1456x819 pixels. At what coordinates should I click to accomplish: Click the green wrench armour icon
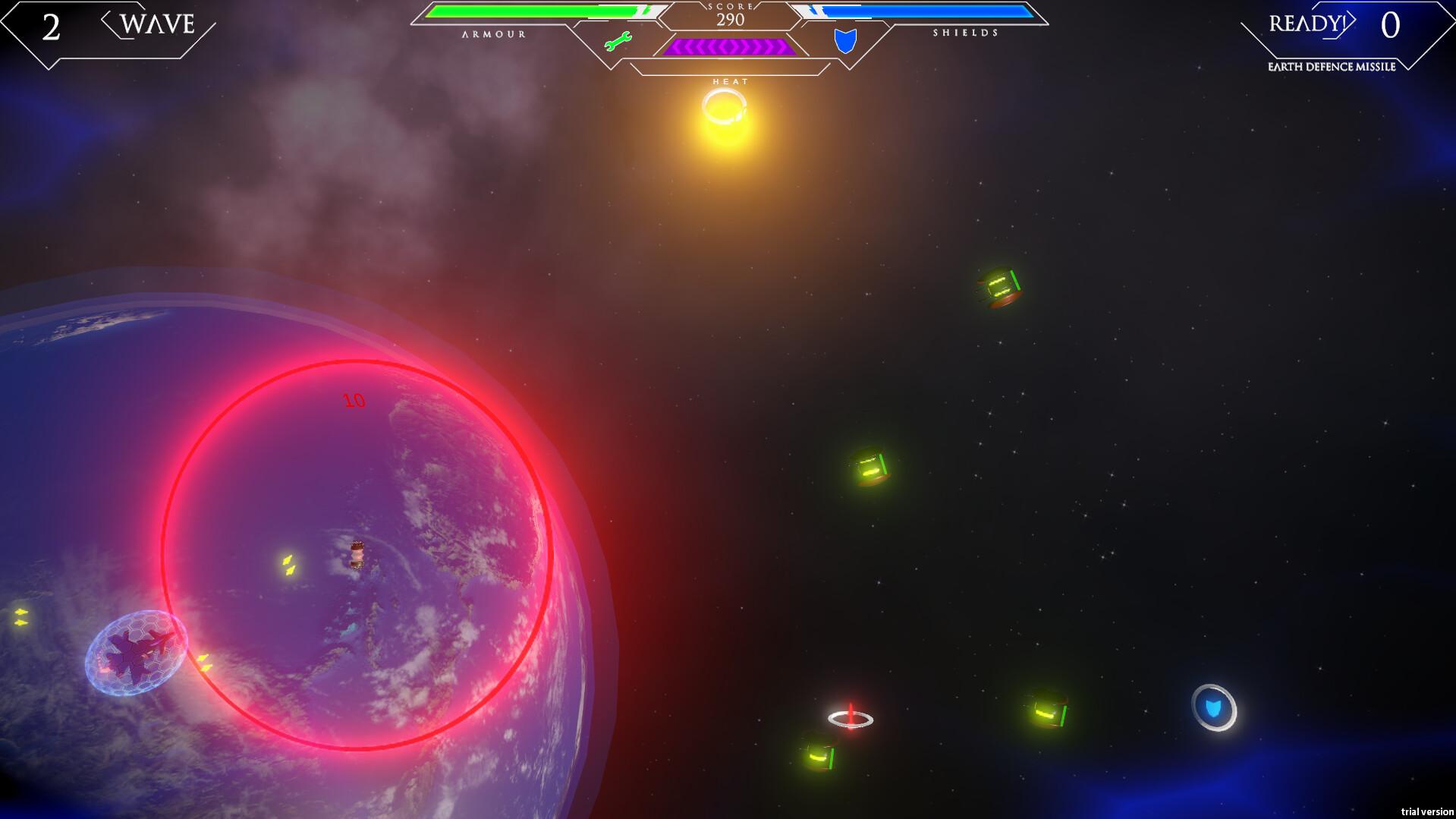[618, 42]
